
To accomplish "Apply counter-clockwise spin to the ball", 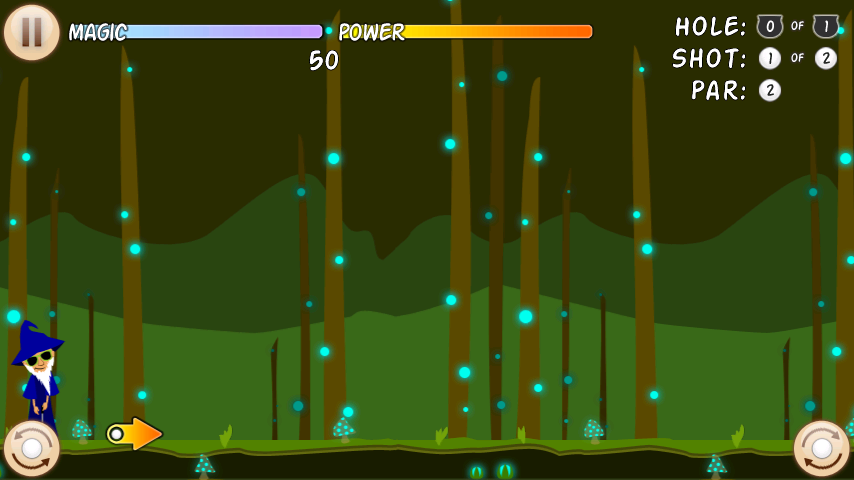I will [x=31, y=448].
